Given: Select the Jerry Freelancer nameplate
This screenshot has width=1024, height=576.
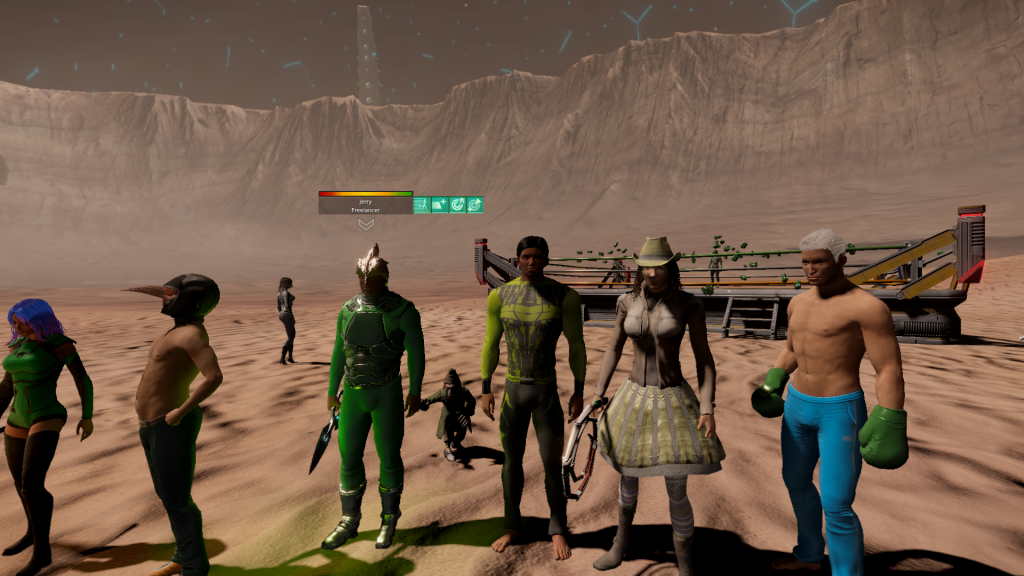Looking at the screenshot, I should pos(365,205).
